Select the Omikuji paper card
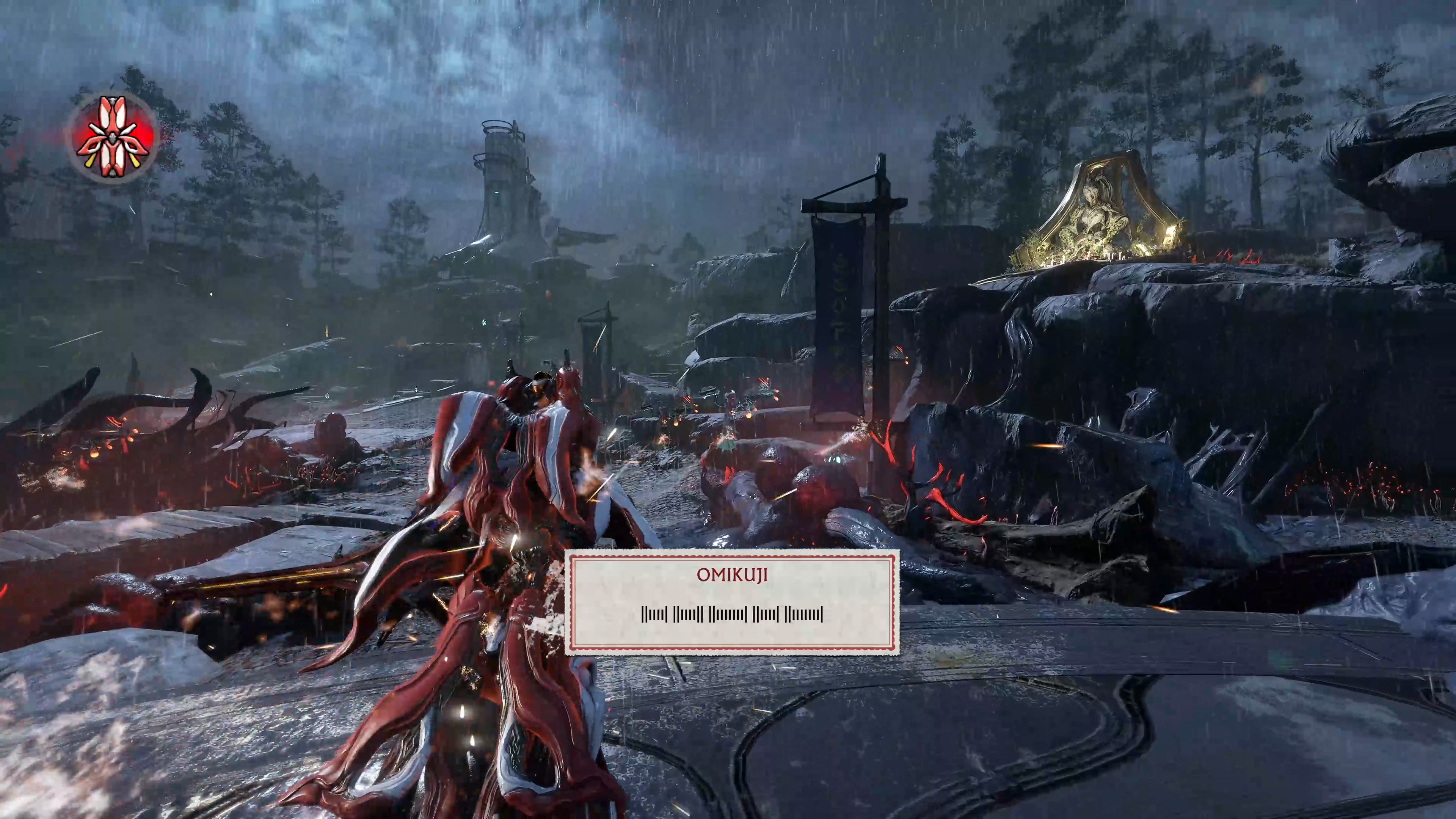1456x819 pixels. pos(732,602)
